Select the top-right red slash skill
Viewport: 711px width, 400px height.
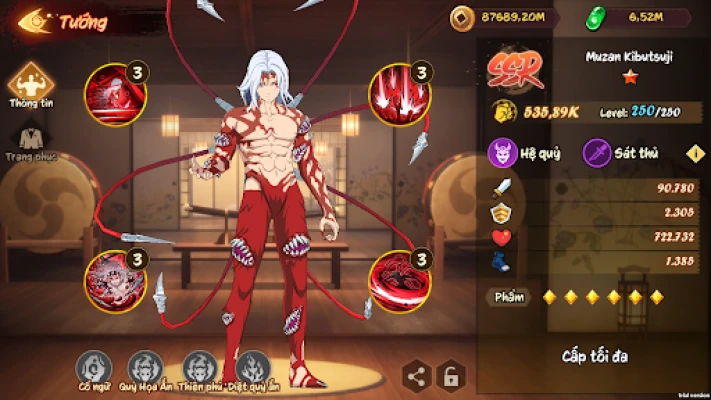pos(397,94)
